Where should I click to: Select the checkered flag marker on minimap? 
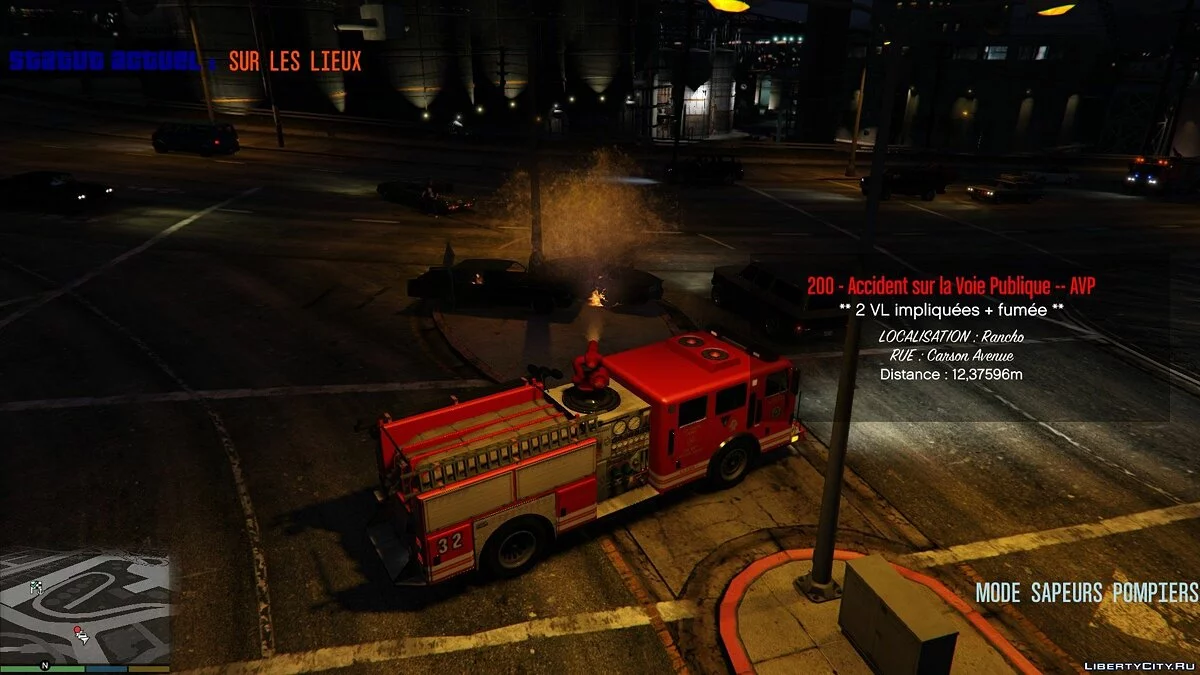(37, 586)
